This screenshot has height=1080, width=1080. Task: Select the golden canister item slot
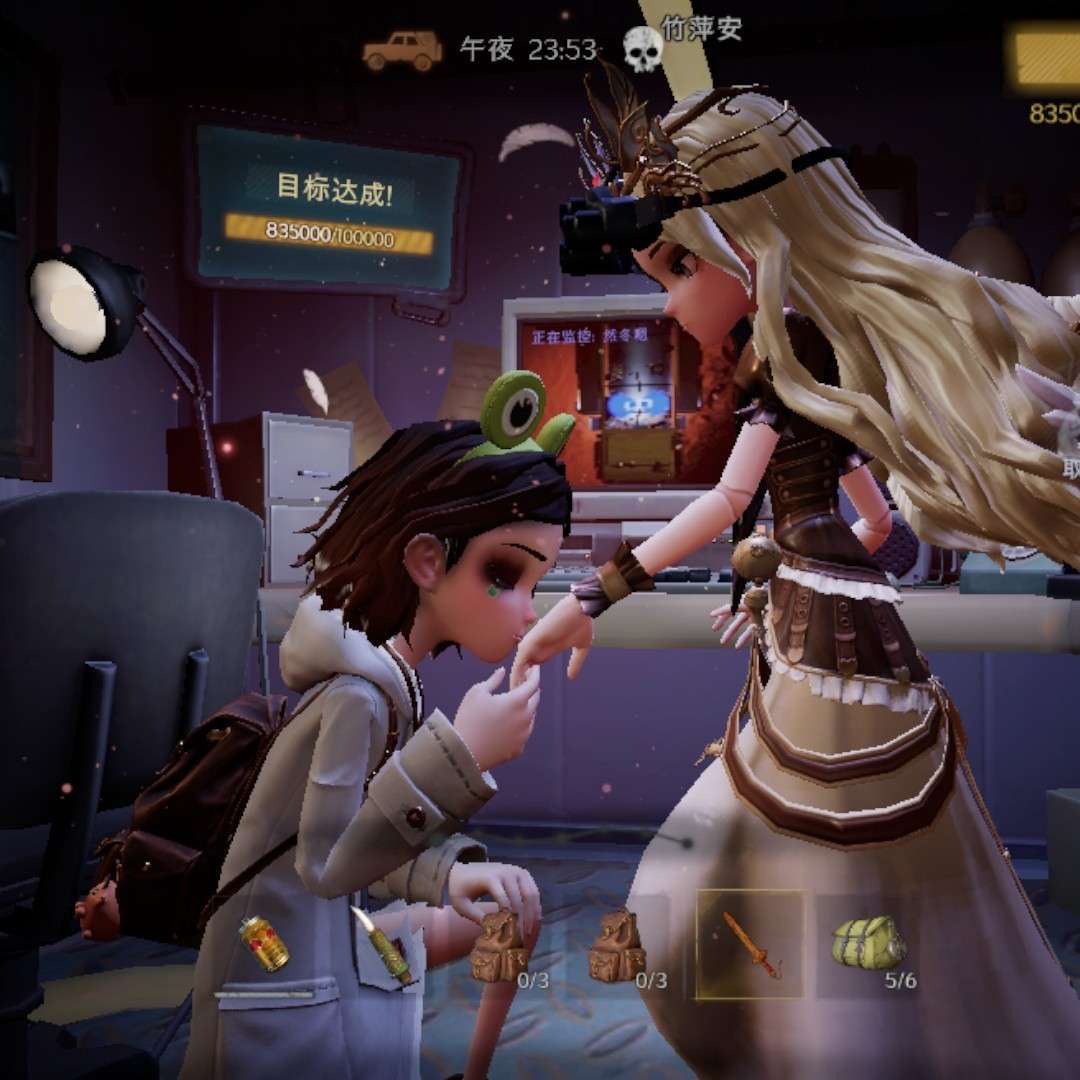coord(263,943)
